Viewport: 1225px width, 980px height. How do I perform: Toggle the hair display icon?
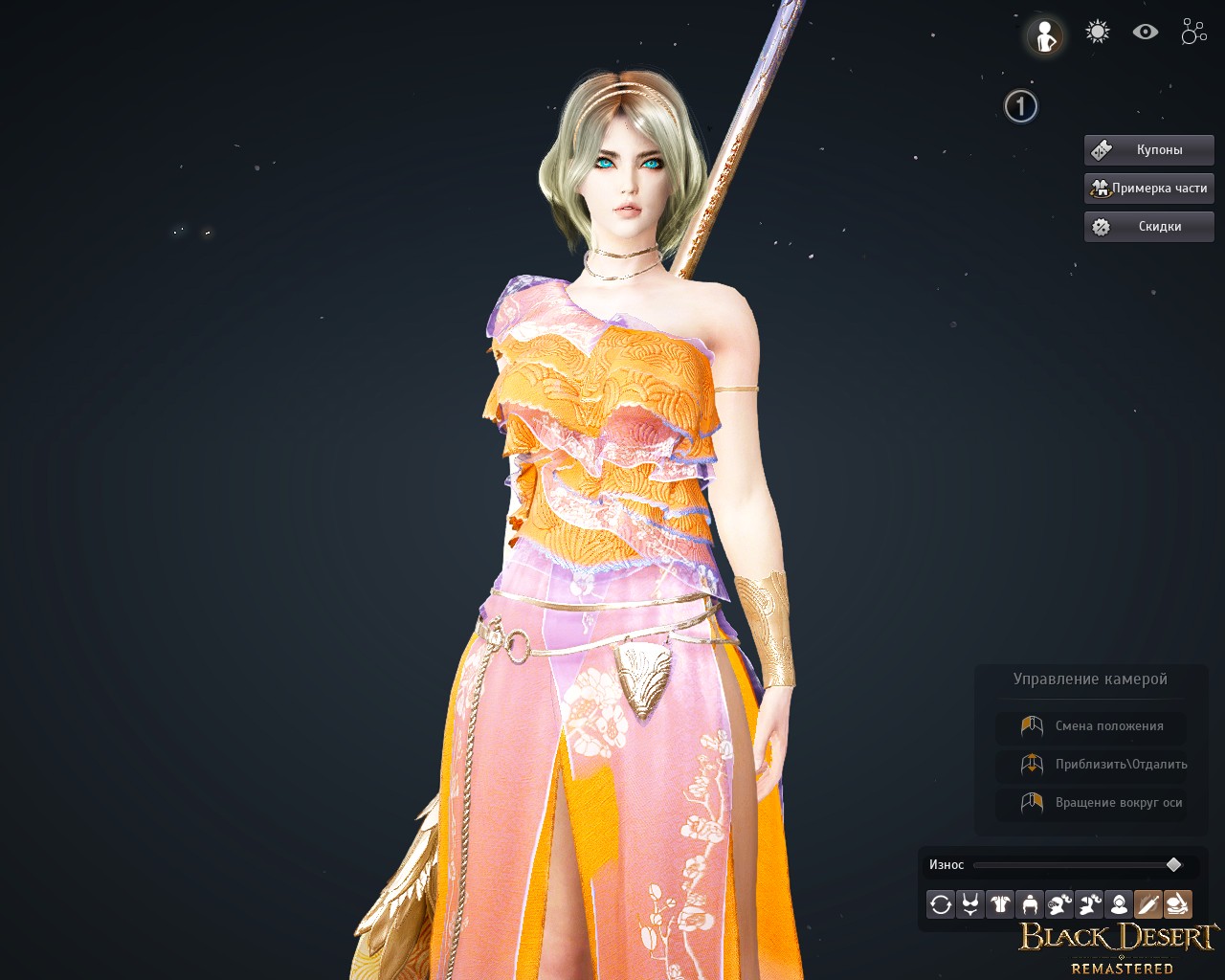pyautogui.click(x=1030, y=904)
